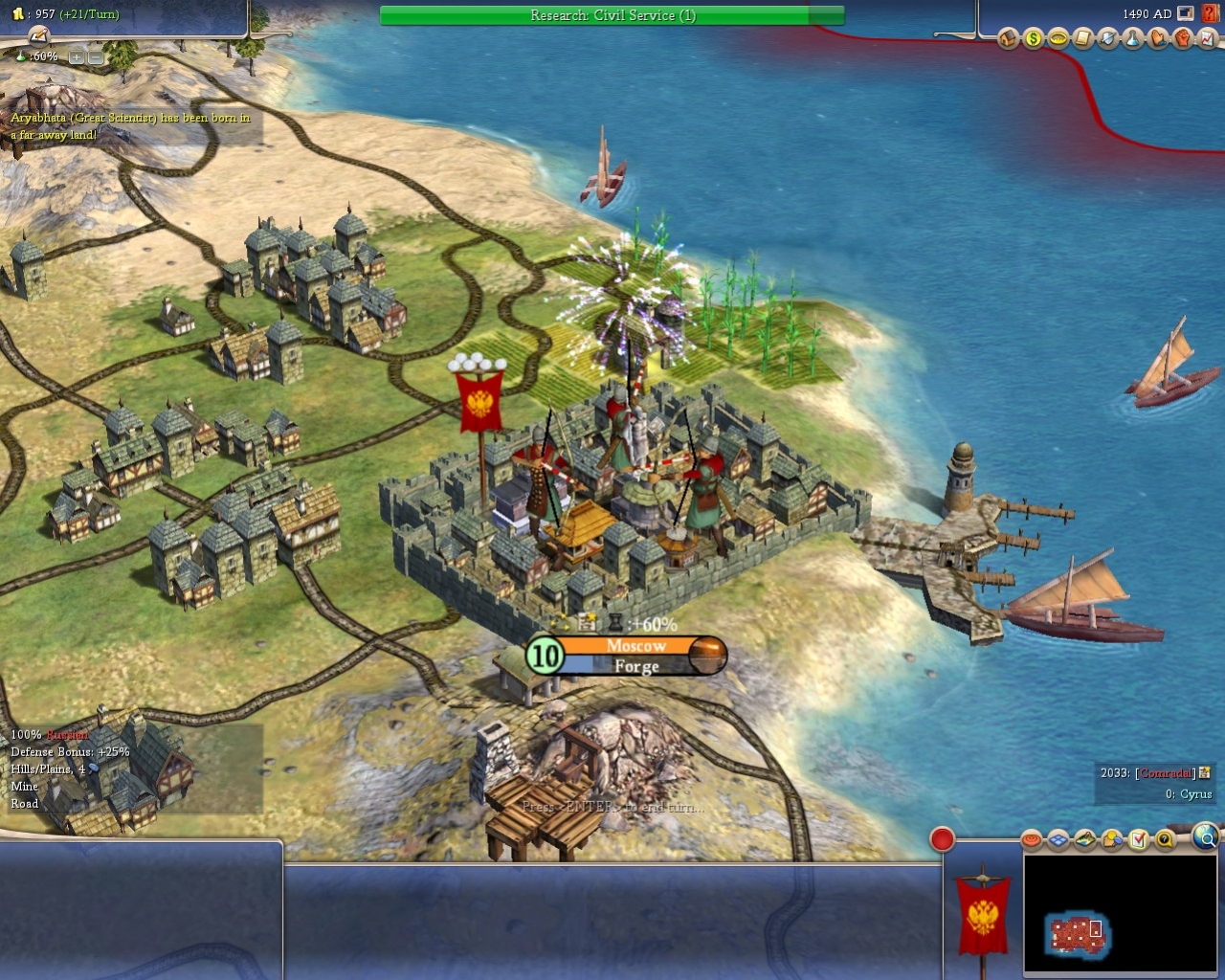Open the Military Advisor shield icon

coord(1107,39)
